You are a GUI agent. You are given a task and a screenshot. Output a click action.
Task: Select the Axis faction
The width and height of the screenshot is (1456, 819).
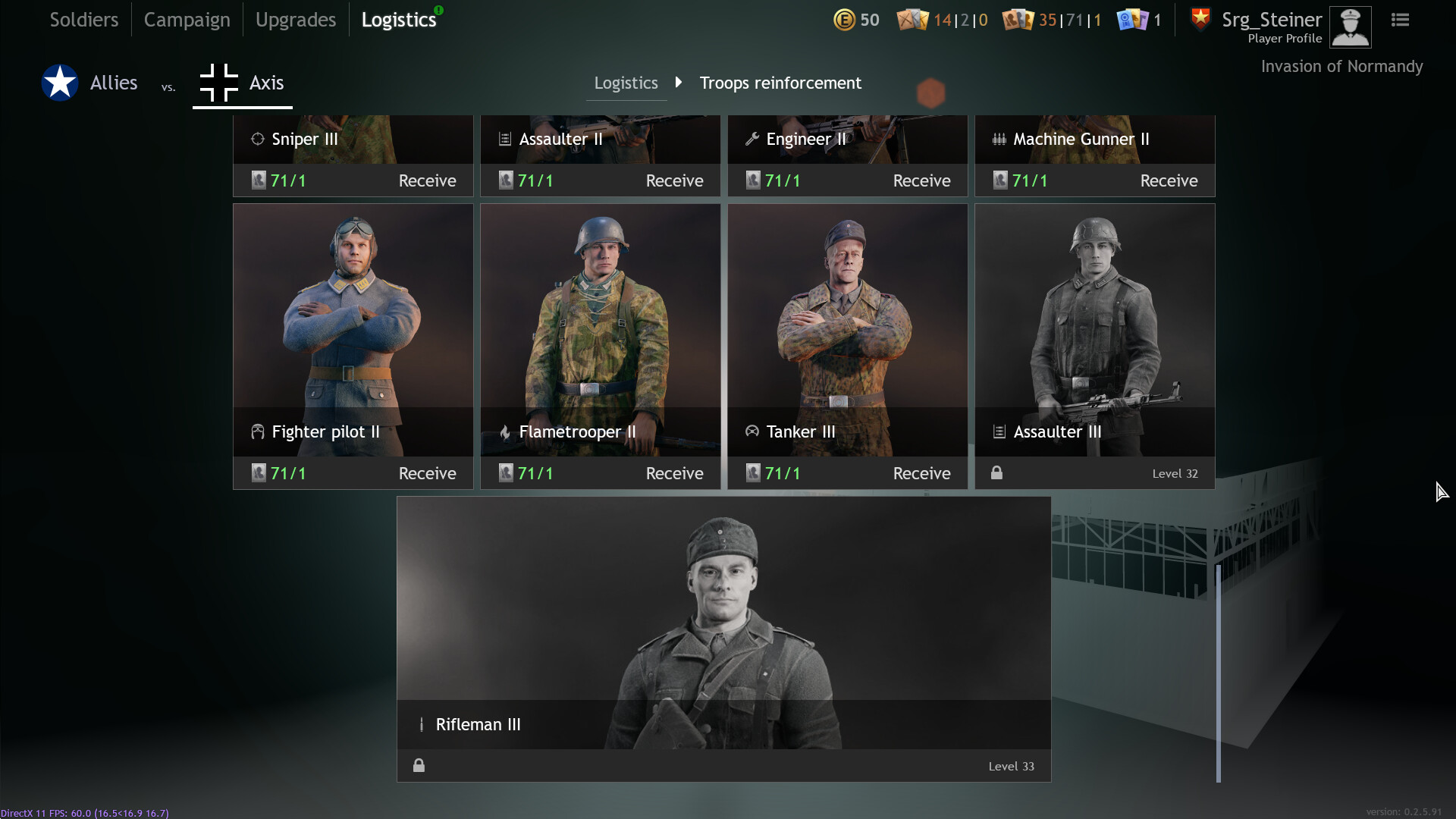(243, 83)
